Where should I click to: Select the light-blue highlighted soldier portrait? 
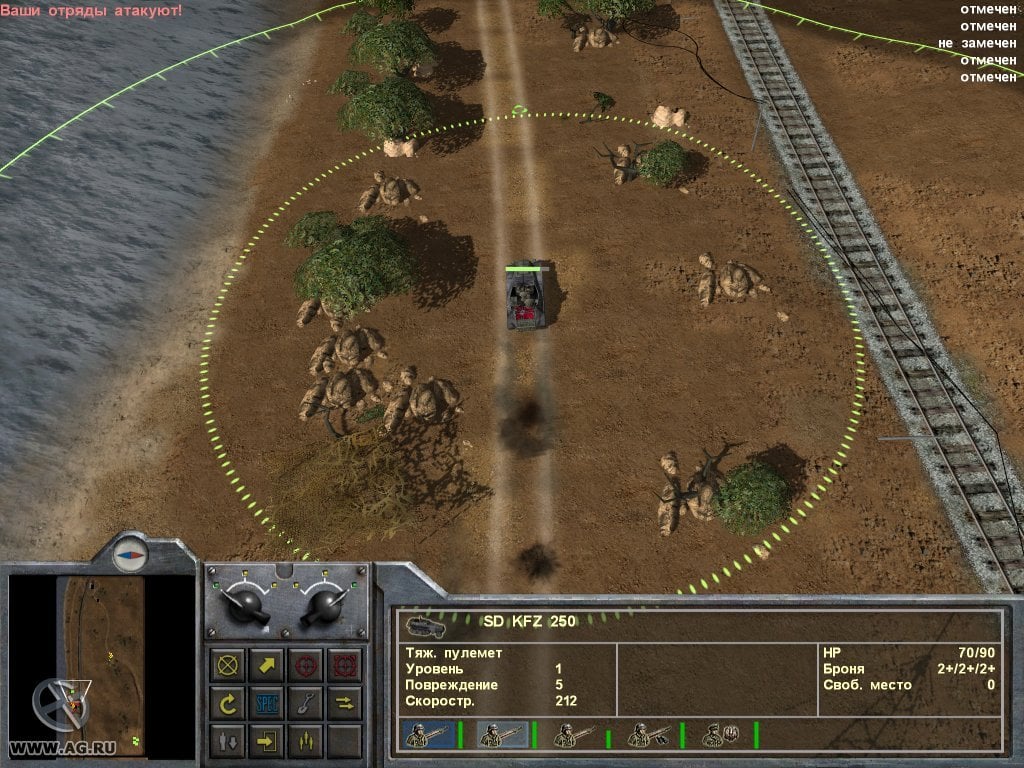point(501,736)
